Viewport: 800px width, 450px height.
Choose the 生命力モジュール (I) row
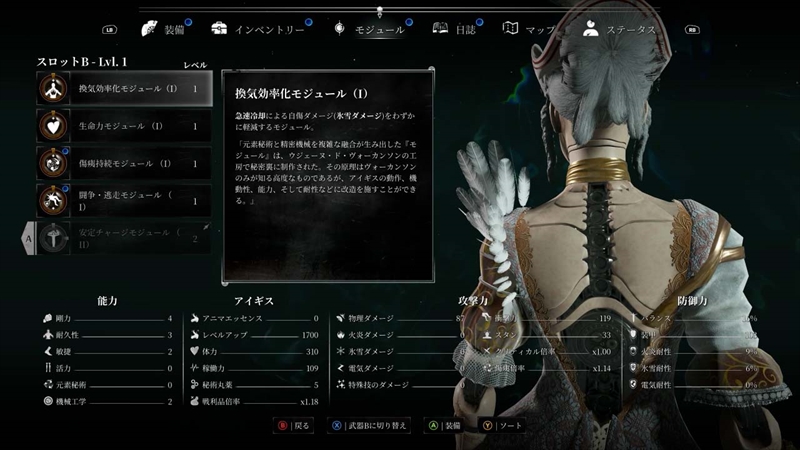pos(125,127)
